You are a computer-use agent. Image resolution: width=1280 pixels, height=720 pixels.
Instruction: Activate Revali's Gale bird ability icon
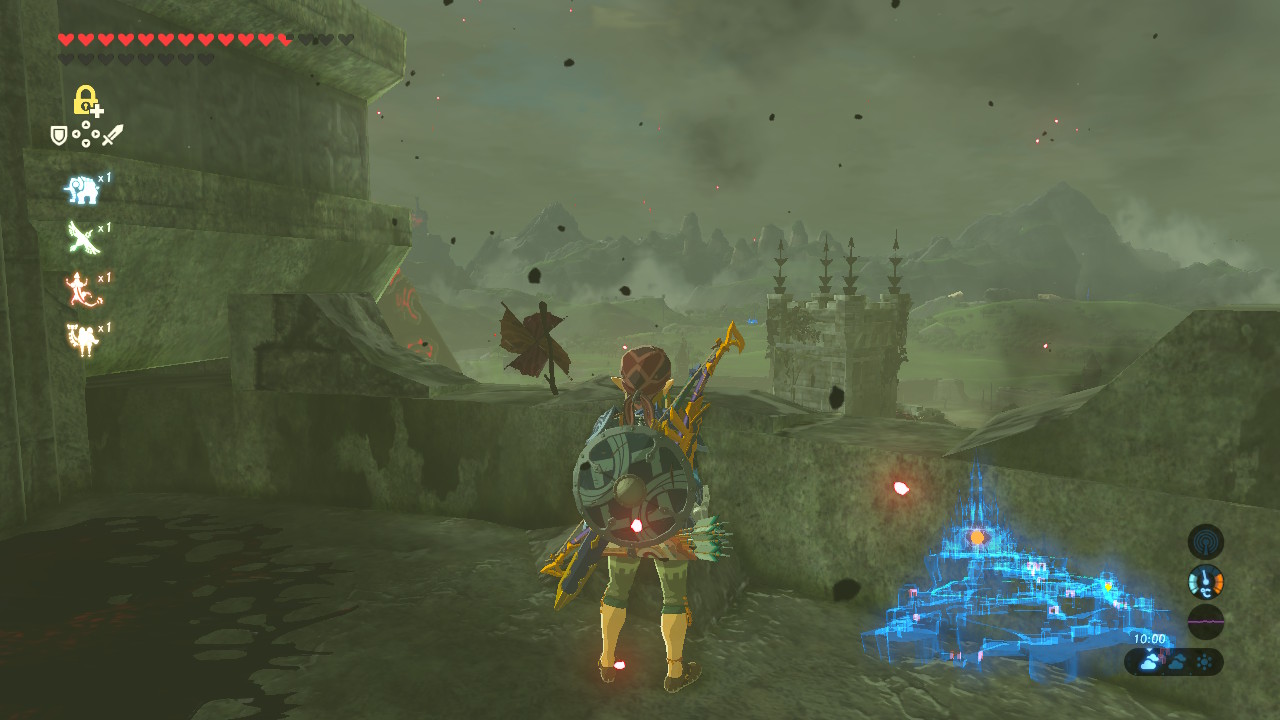[x=82, y=238]
